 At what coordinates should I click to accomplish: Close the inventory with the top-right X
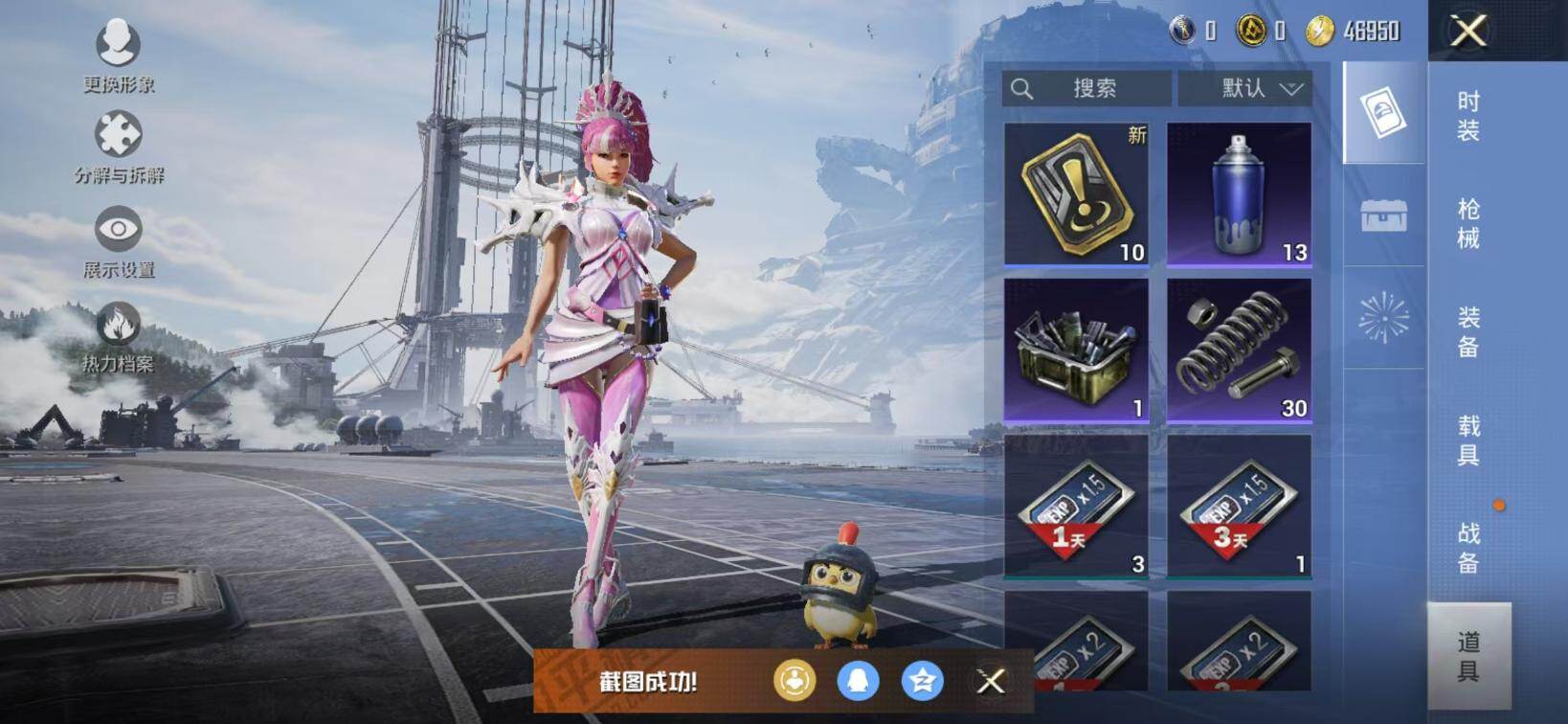click(1468, 31)
